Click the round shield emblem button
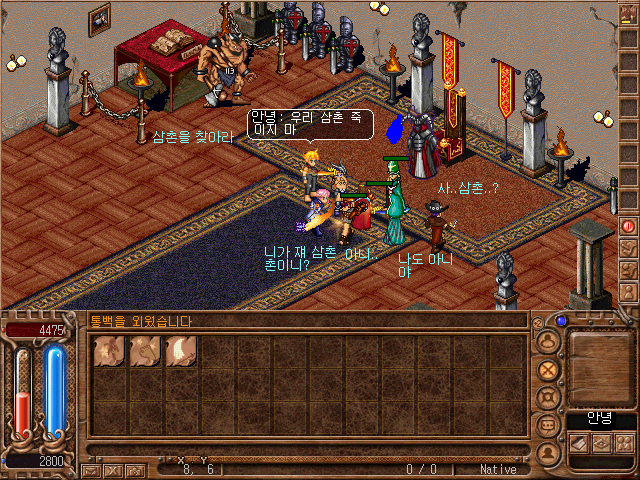This screenshot has width=640, height=480. pos(547,397)
